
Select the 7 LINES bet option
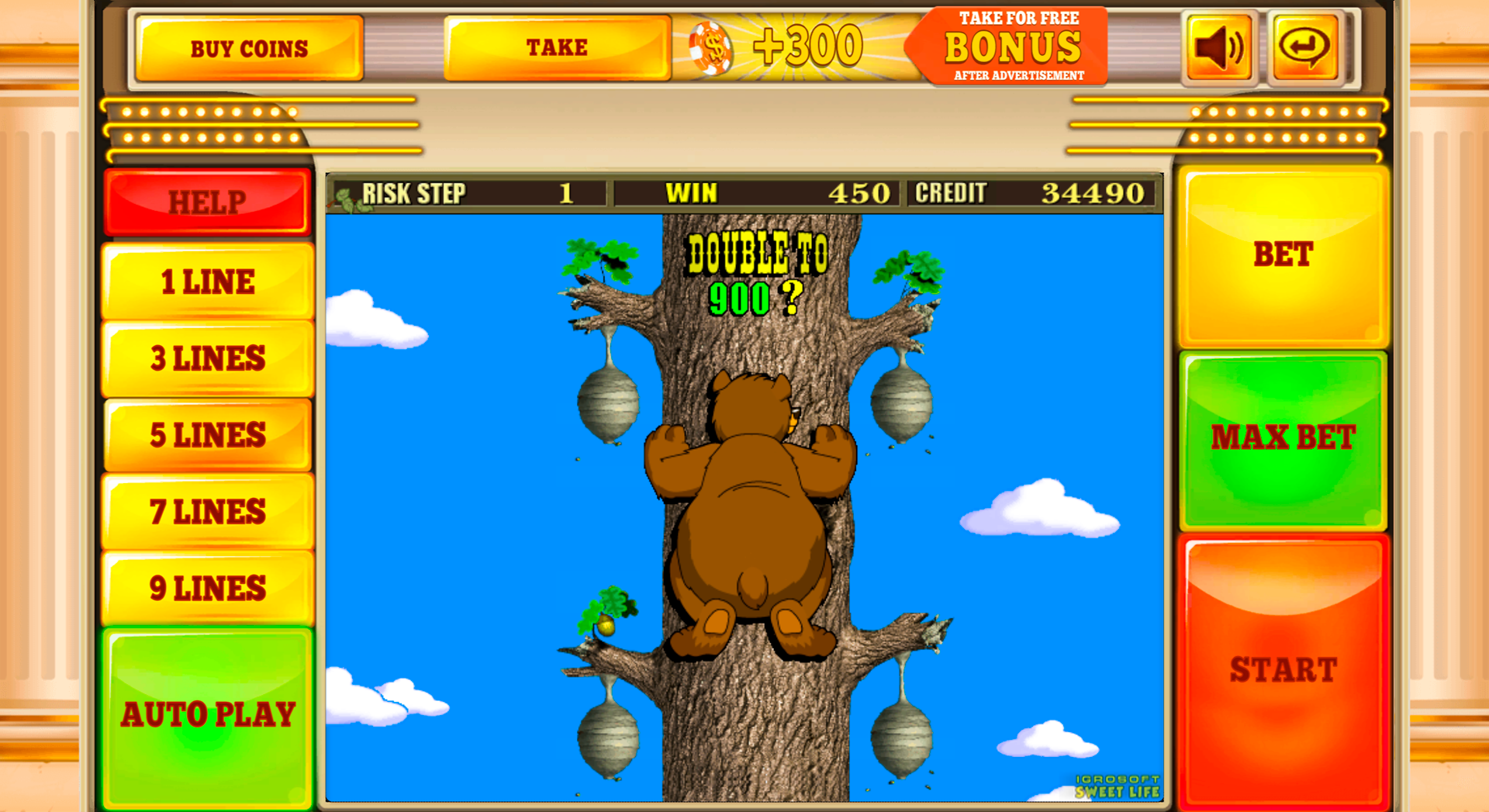coord(207,511)
